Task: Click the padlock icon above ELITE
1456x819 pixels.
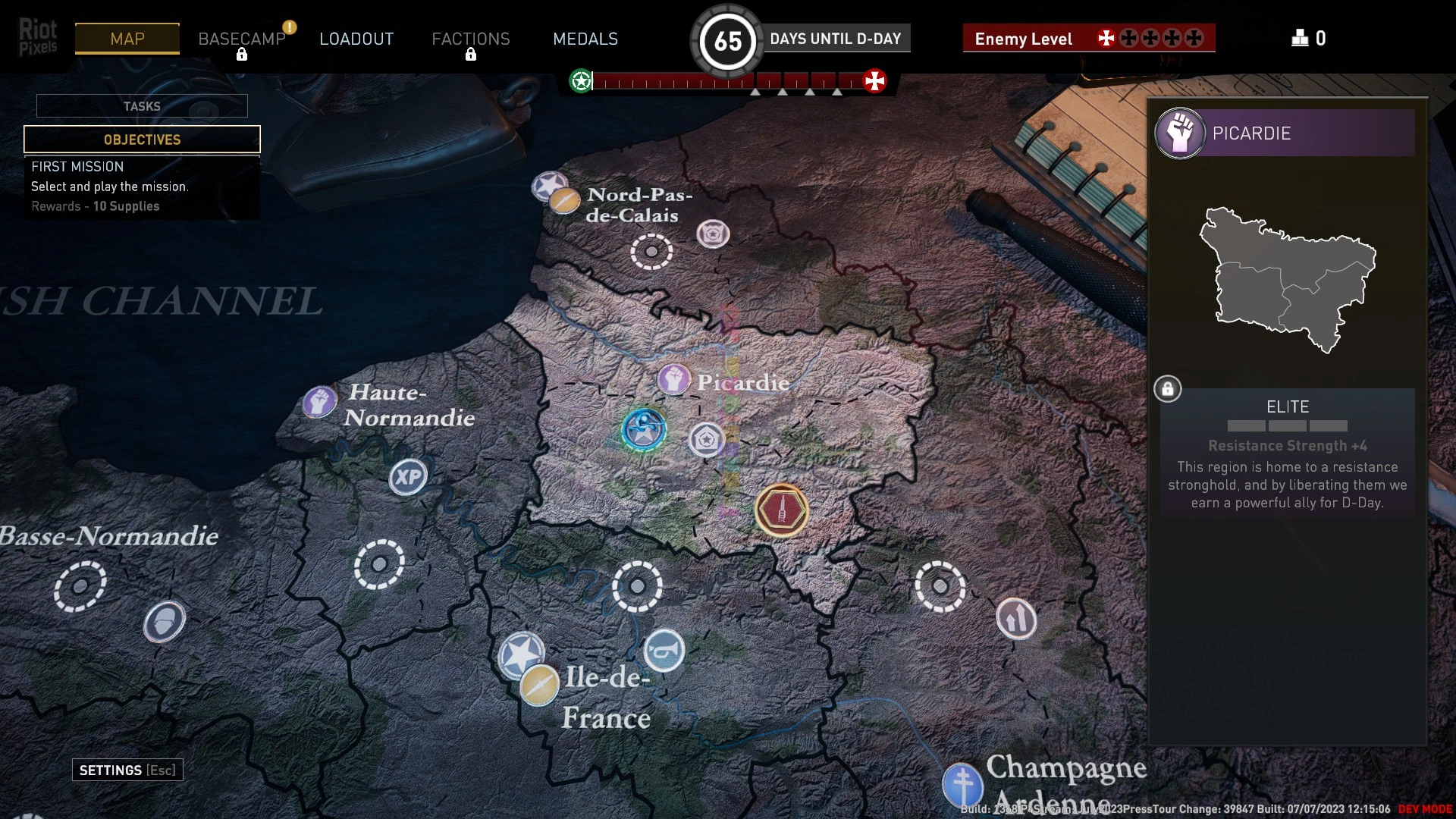Action: [x=1167, y=389]
